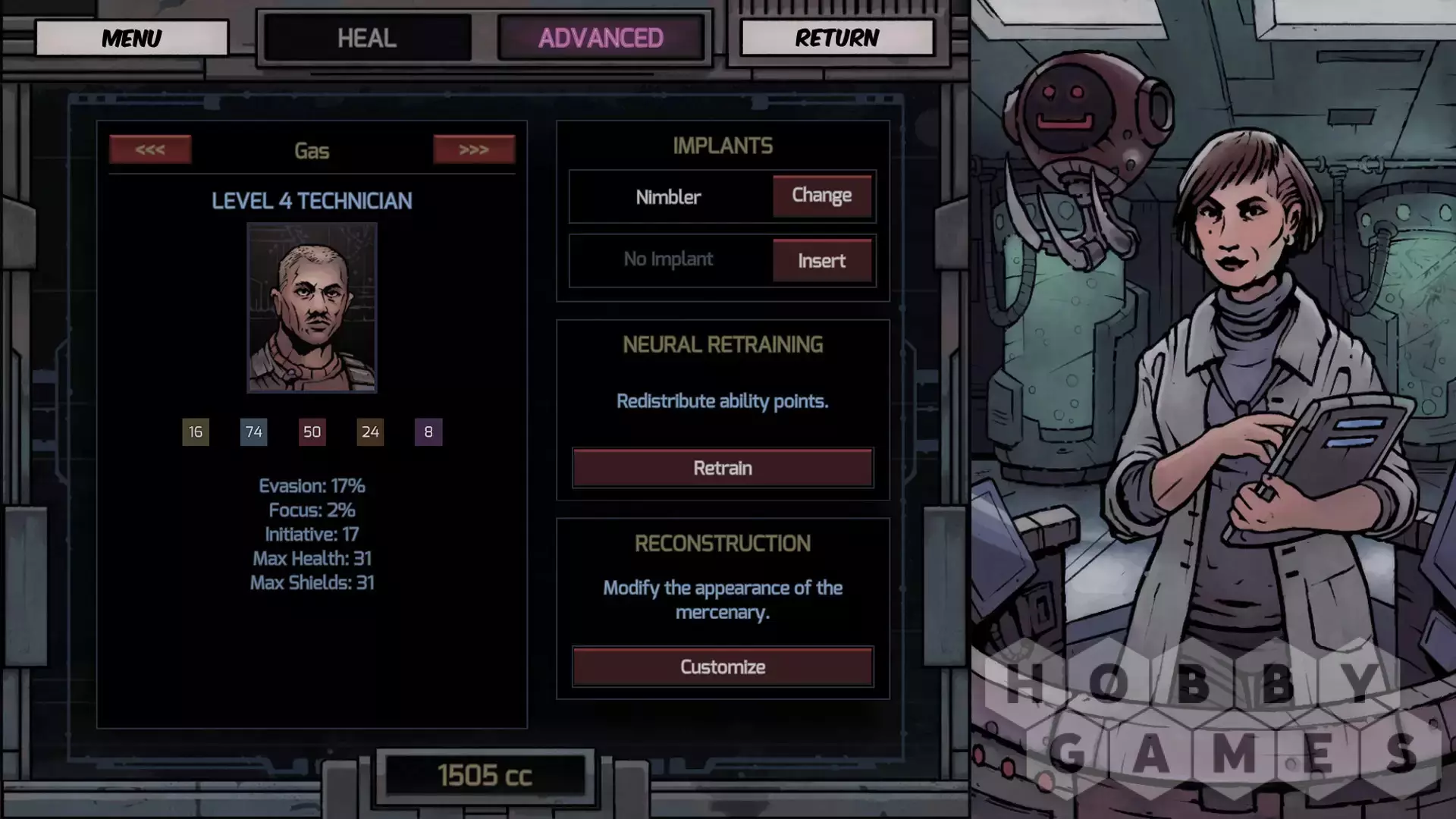The height and width of the screenshot is (819, 1456).
Task: Open the Menu button
Action: (131, 38)
